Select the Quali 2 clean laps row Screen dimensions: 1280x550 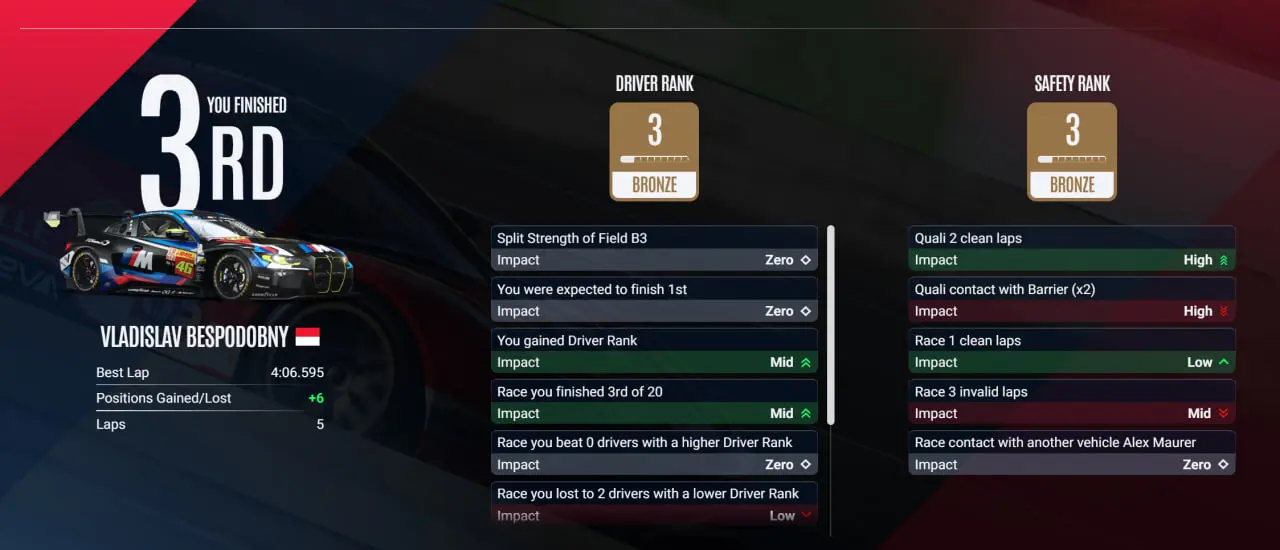[x=1071, y=248]
